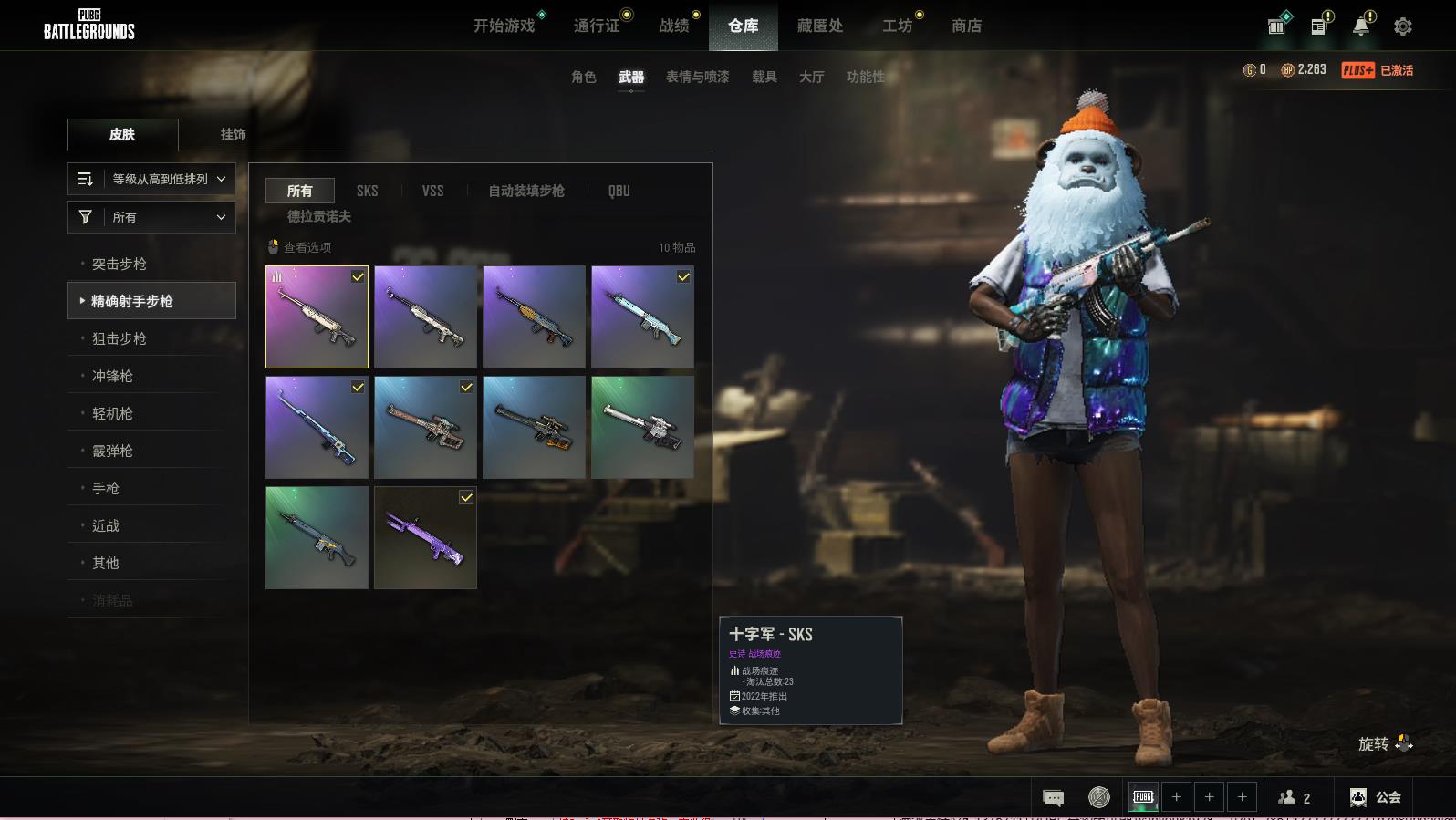Select the 冲锋枪 weapon category
Image resolution: width=1456 pixels, height=820 pixels.
pos(112,376)
